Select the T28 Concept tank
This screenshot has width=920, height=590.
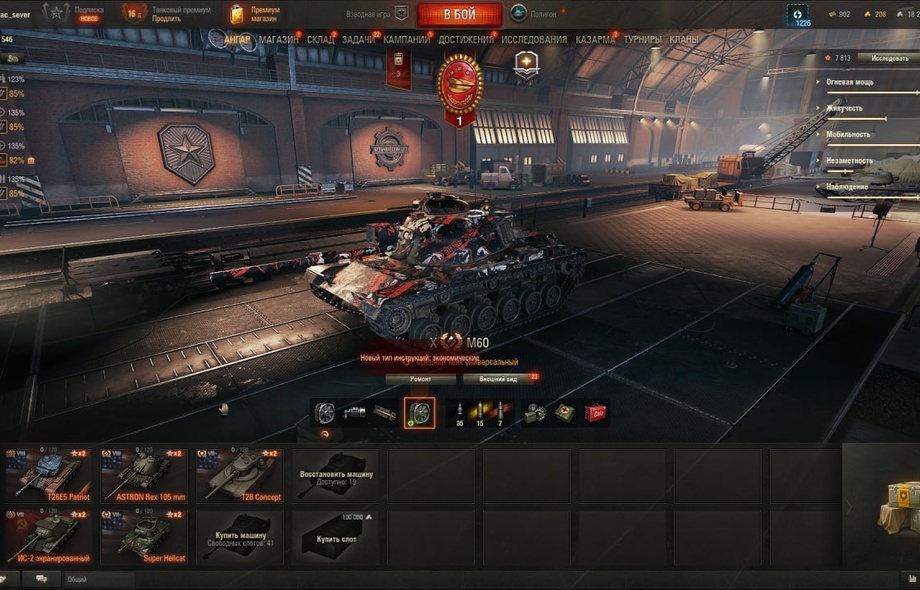(x=239, y=474)
